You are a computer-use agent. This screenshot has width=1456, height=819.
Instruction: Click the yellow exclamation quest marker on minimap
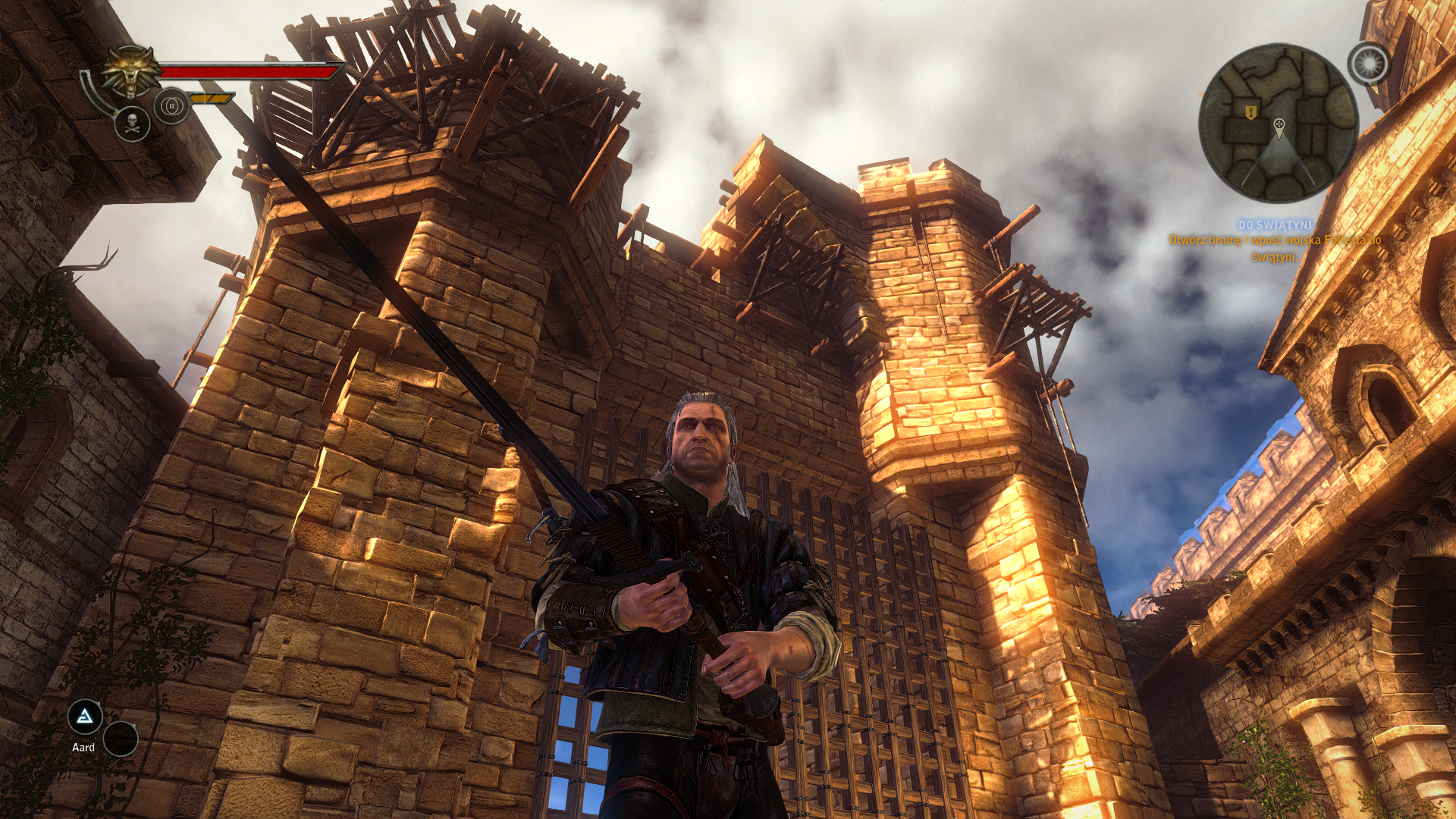(x=1250, y=112)
